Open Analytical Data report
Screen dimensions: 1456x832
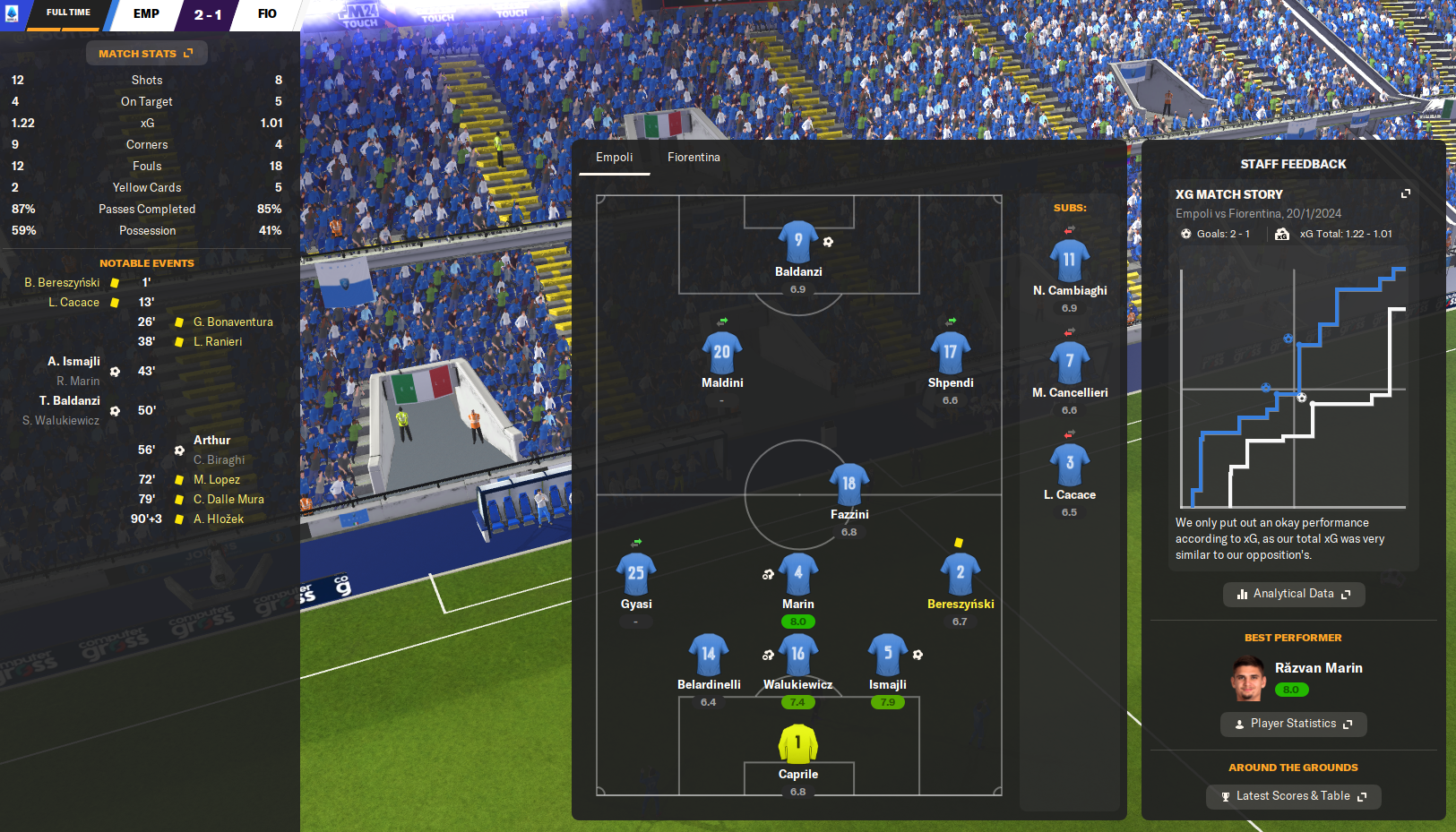[1293, 594]
